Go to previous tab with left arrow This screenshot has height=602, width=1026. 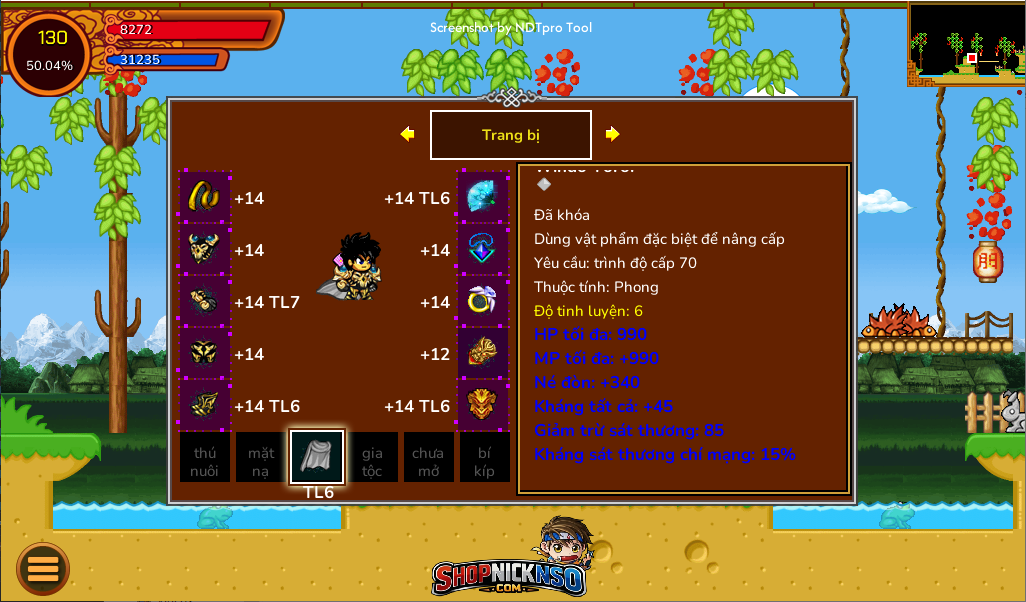click(407, 134)
